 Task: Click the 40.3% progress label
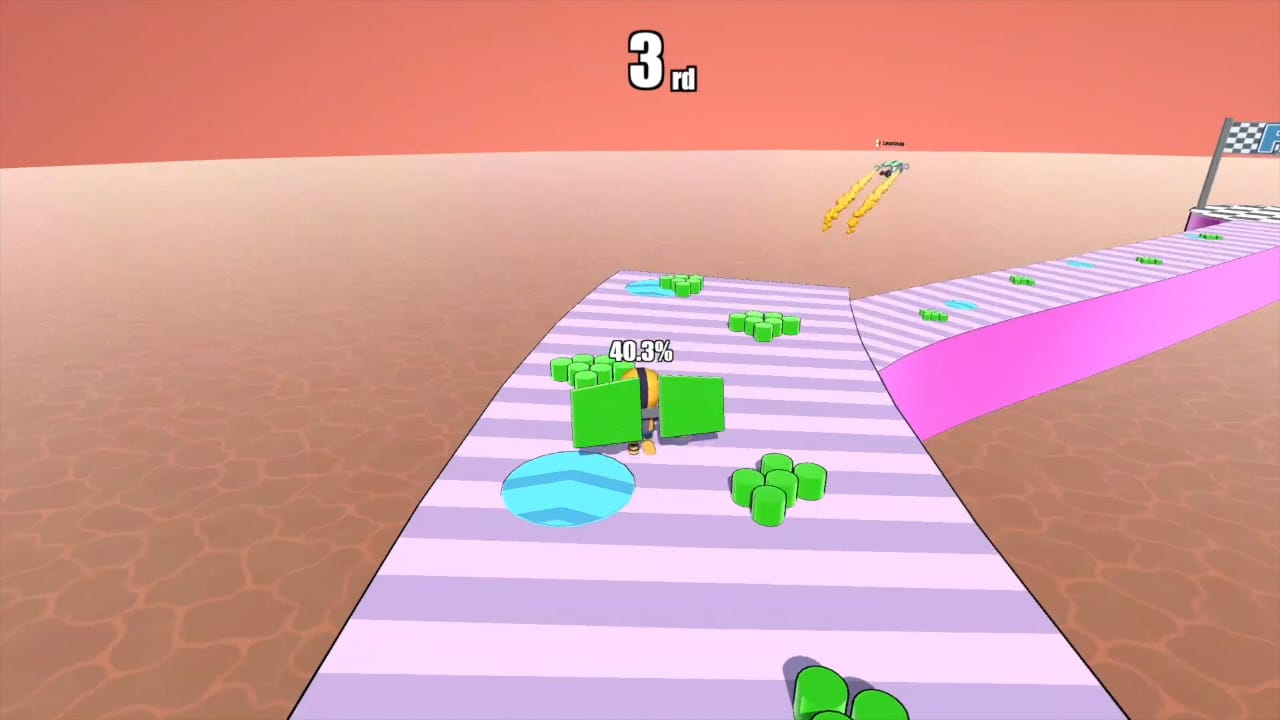click(x=641, y=352)
